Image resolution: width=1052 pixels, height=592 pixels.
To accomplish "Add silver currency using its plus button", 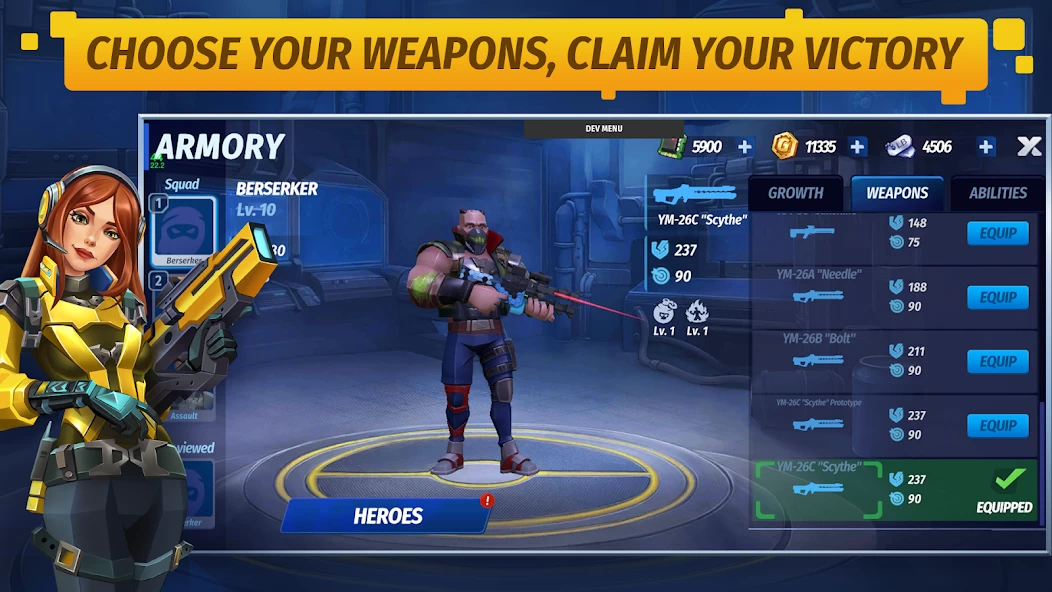I will 986,147.
